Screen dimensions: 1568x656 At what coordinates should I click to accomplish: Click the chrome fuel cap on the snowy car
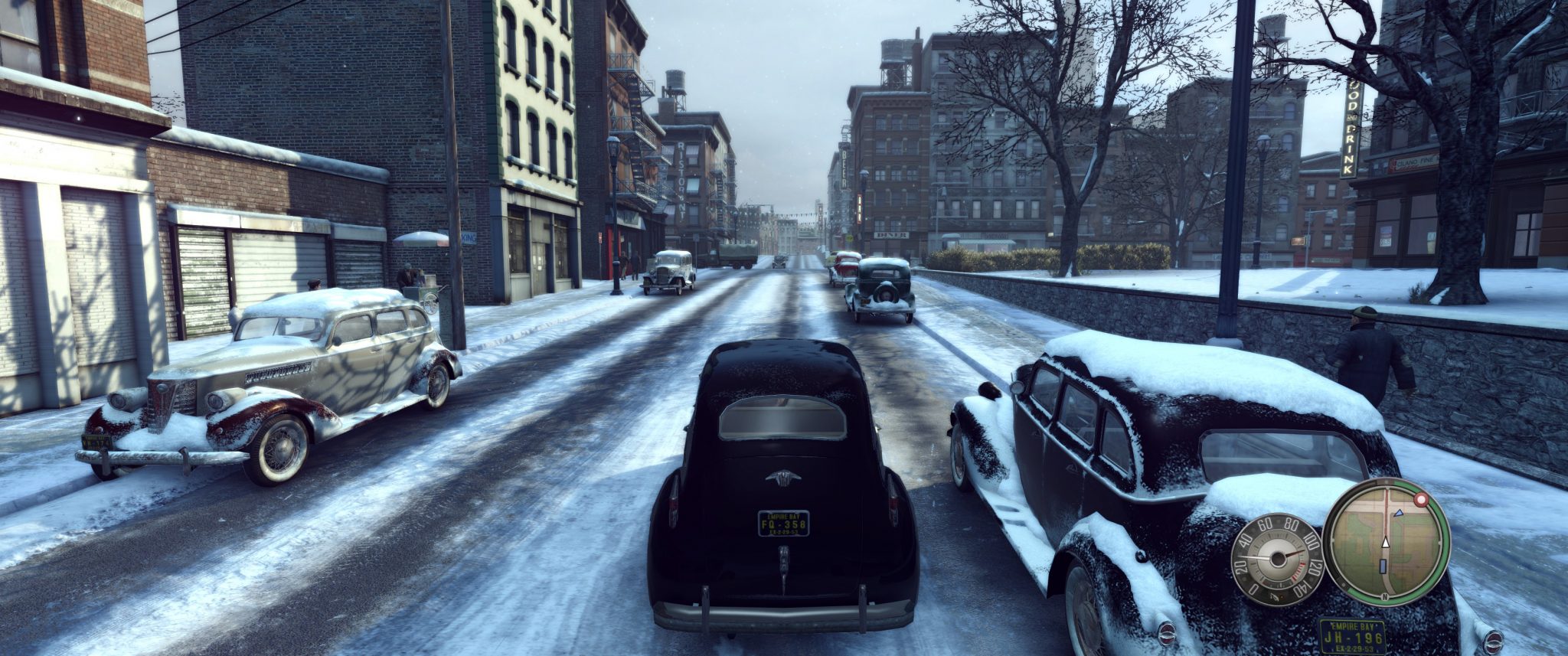1494,641
